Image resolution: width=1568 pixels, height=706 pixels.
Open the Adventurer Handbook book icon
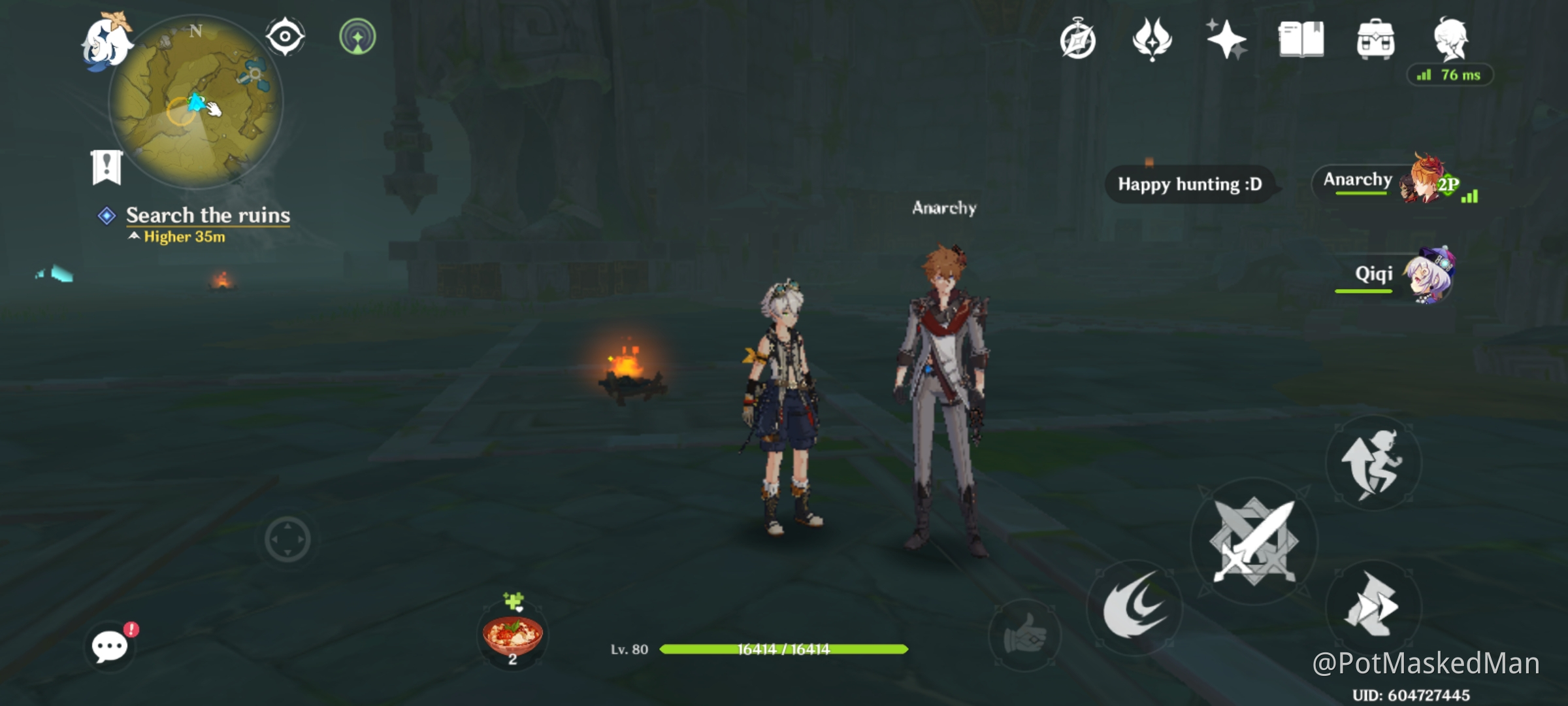(1301, 41)
